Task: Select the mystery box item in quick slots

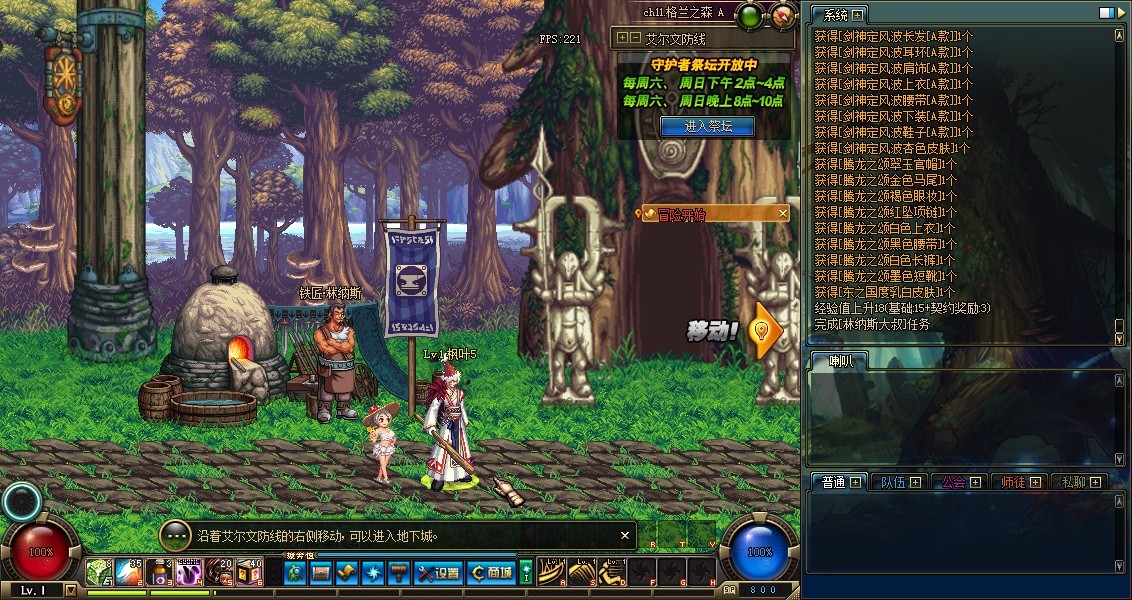Action: (x=248, y=572)
